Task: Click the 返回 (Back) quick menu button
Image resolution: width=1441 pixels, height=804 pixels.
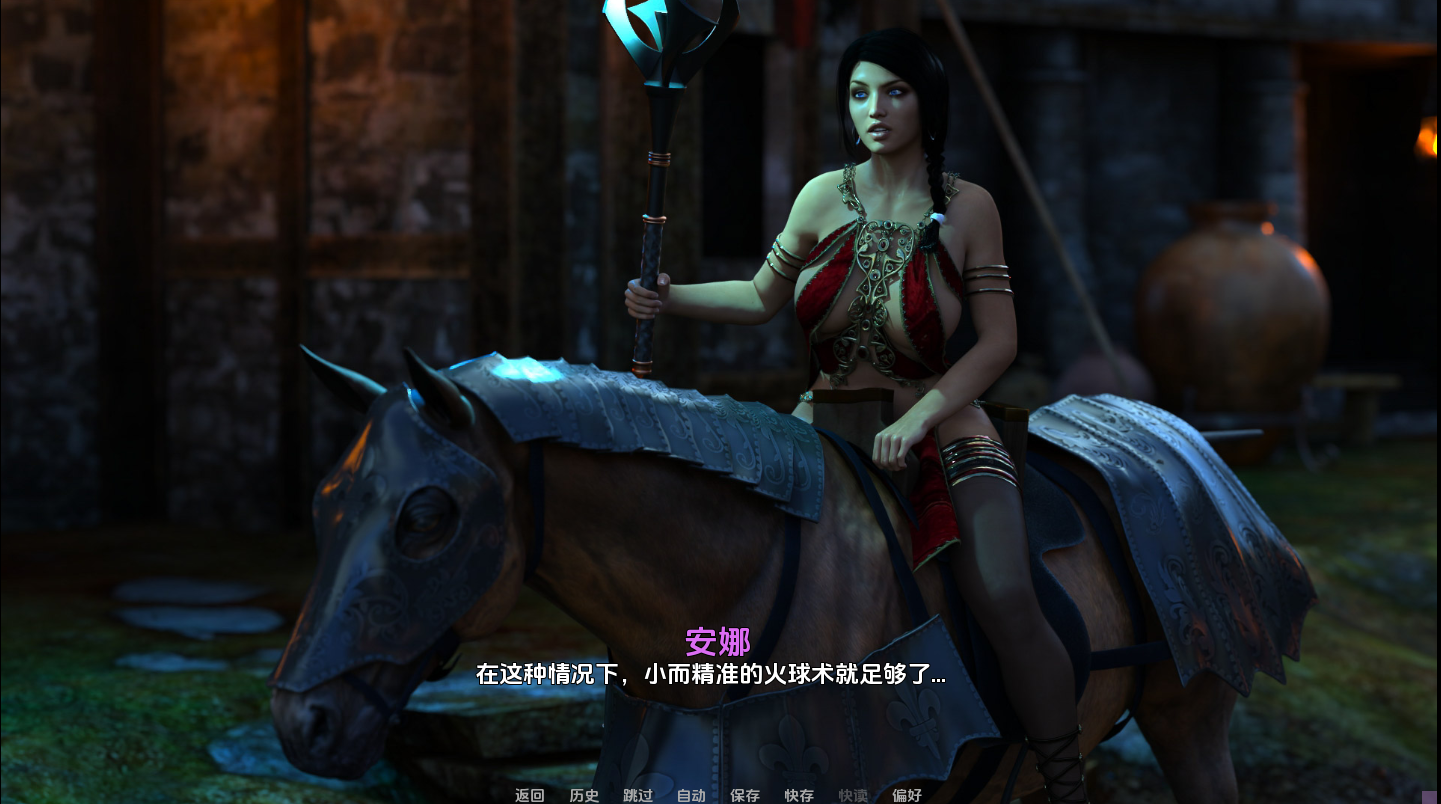Action: coord(530,795)
